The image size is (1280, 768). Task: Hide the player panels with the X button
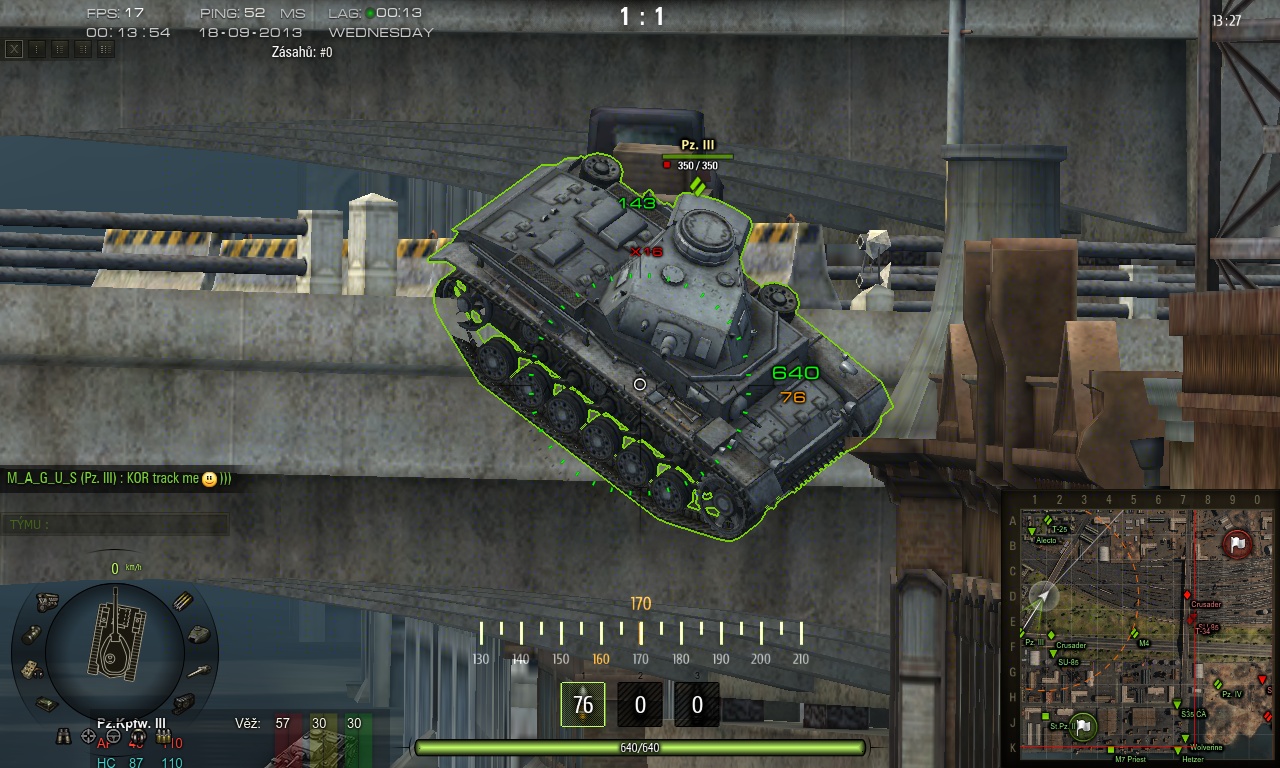tap(13, 48)
